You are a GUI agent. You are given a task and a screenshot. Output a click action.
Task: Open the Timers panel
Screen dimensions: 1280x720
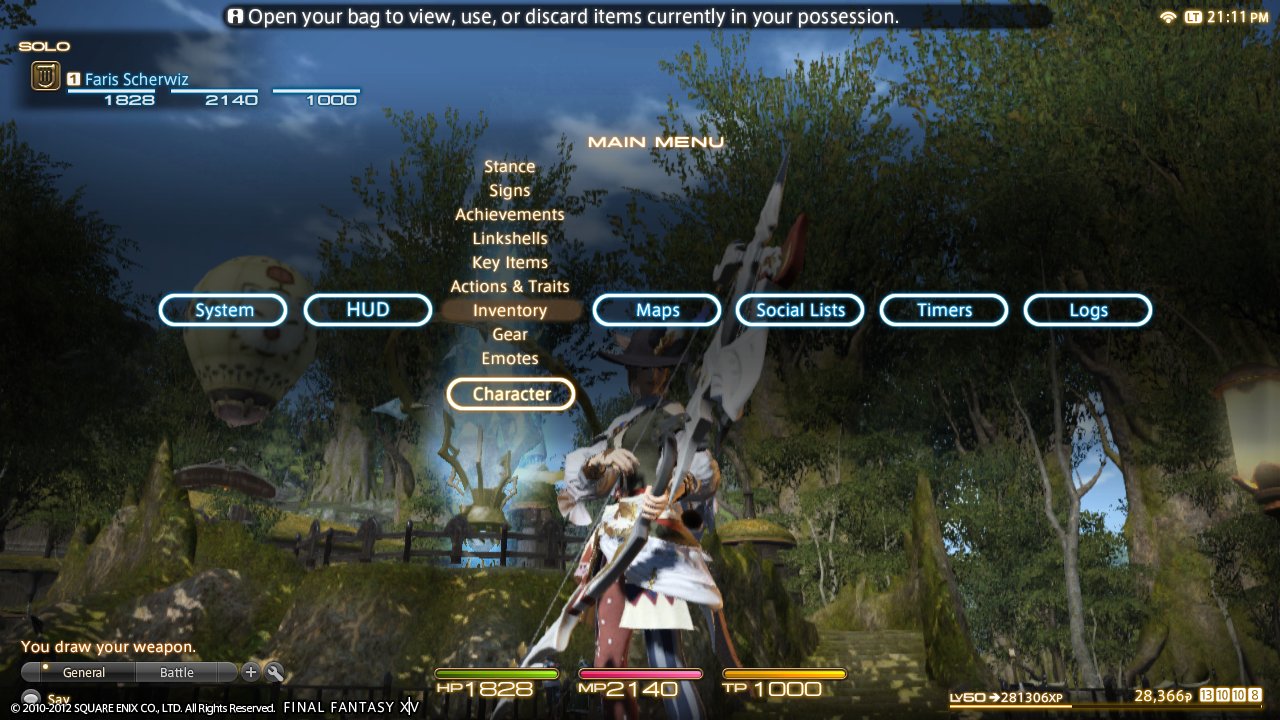pyautogui.click(x=943, y=310)
